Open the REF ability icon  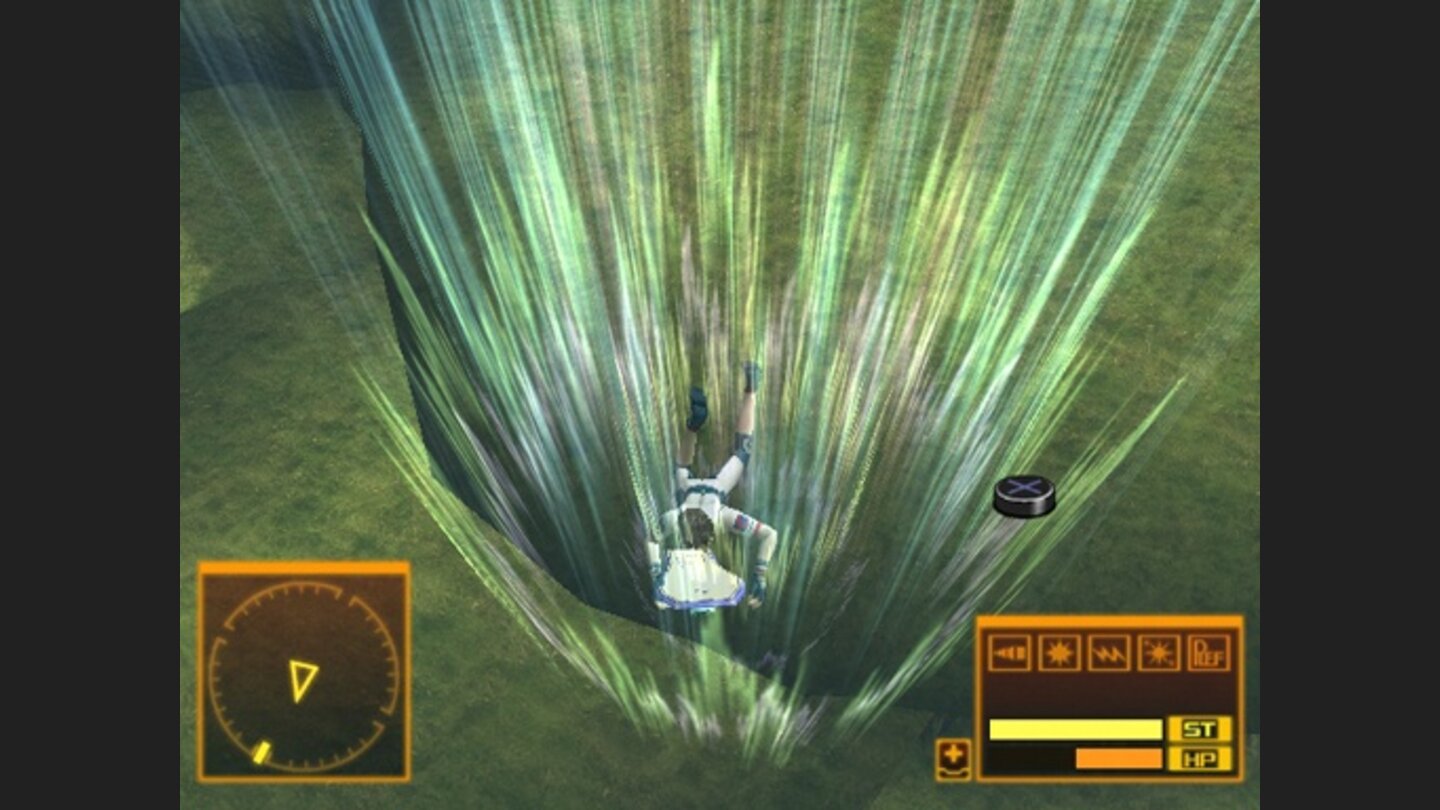[1207, 653]
